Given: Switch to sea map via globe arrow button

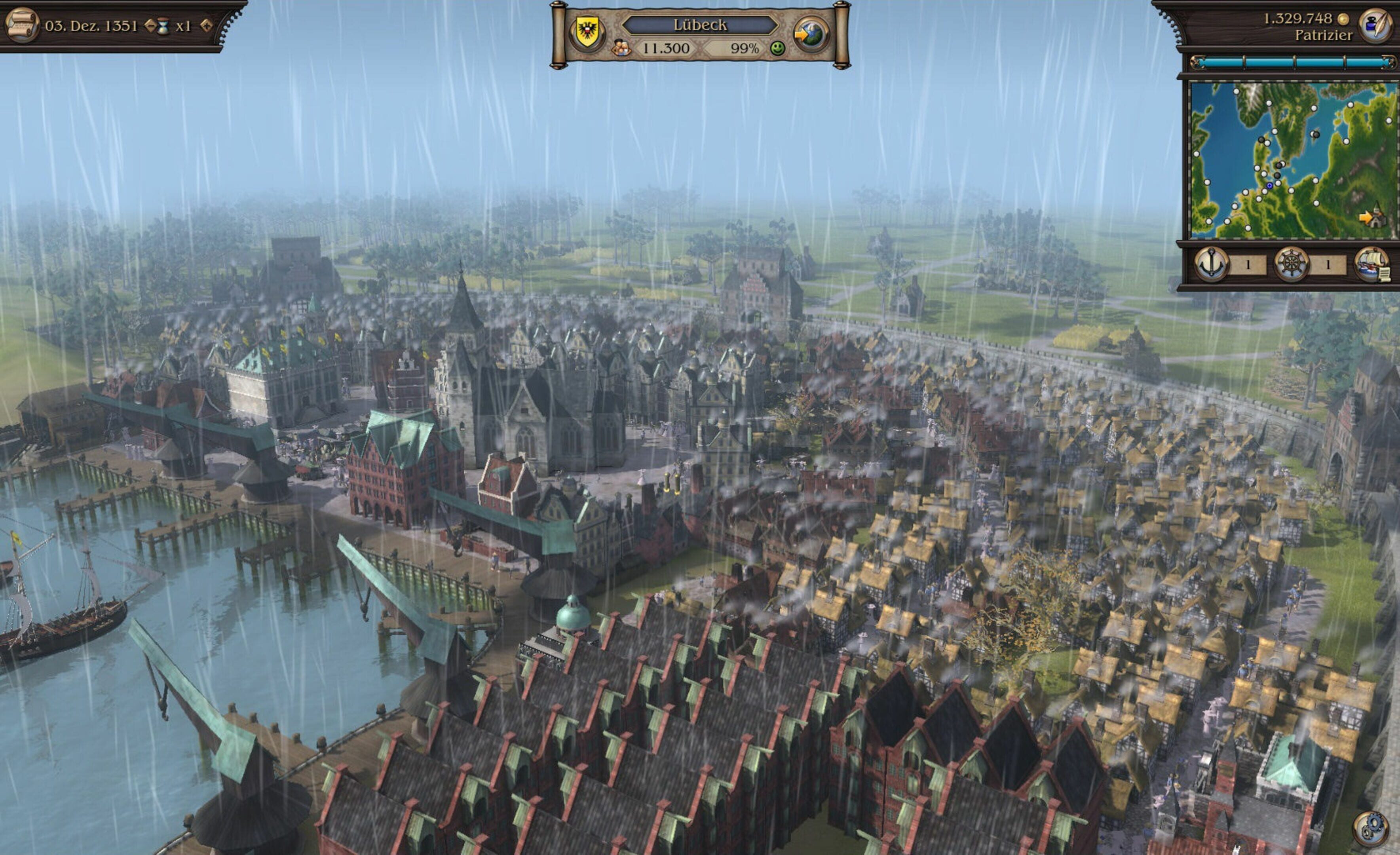Looking at the screenshot, I should click(x=810, y=34).
